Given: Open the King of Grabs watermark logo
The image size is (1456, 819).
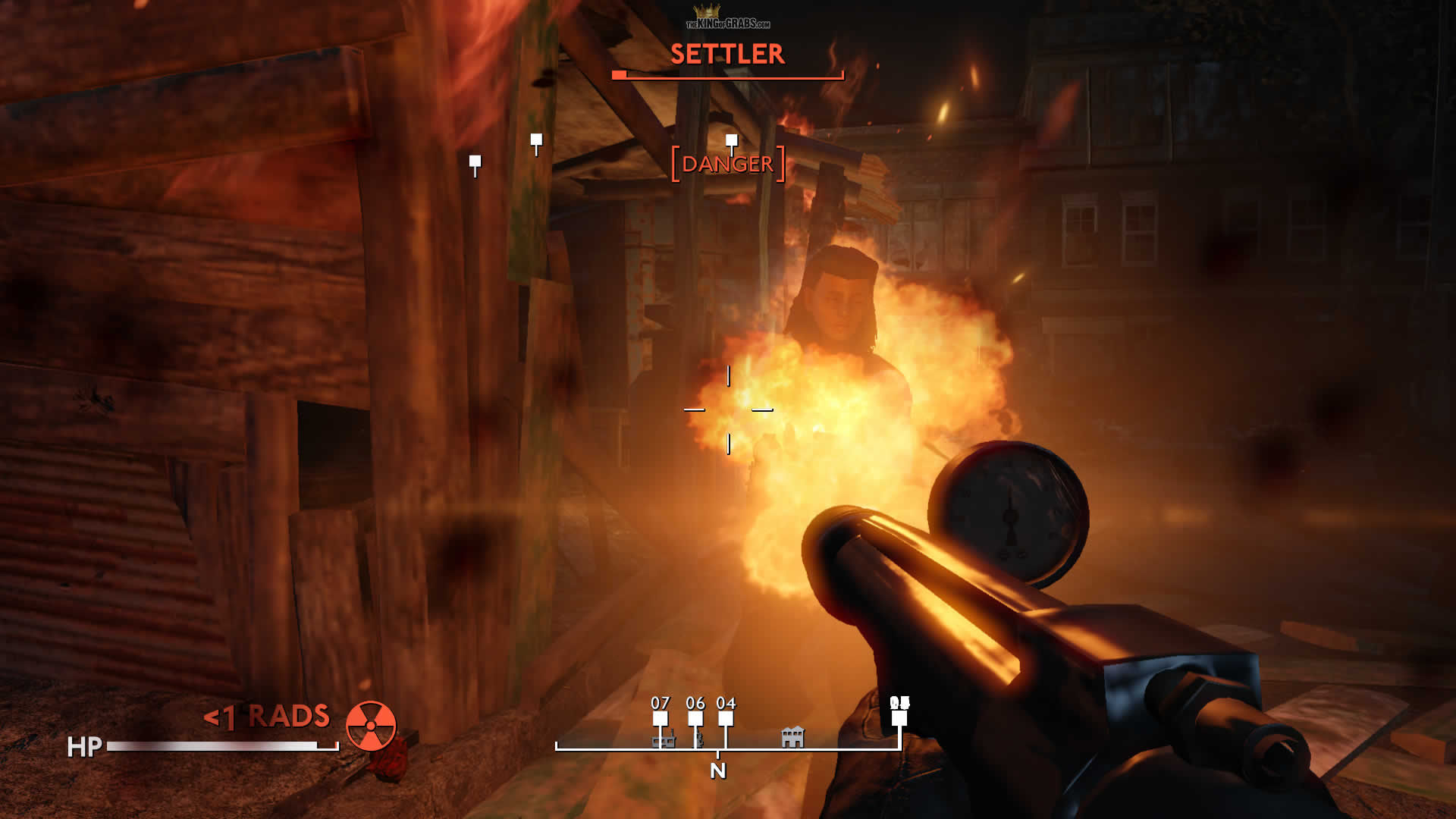Looking at the screenshot, I should pos(728,18).
